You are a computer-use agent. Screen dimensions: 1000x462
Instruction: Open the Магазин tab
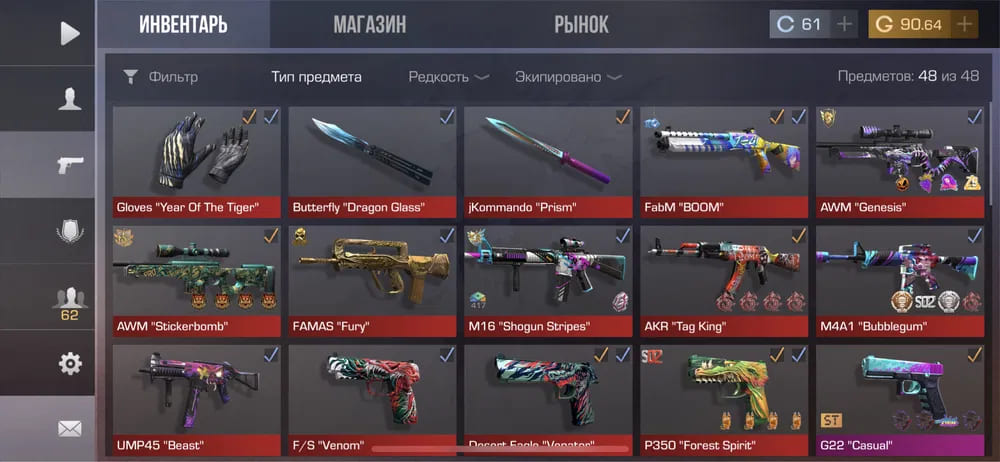tap(369, 24)
